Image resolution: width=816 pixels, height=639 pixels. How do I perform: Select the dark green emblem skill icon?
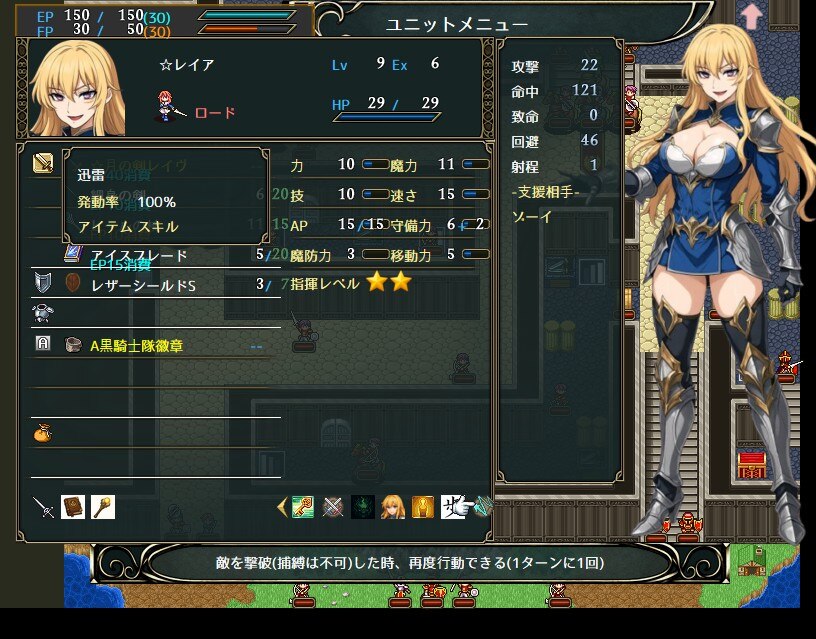(x=363, y=508)
